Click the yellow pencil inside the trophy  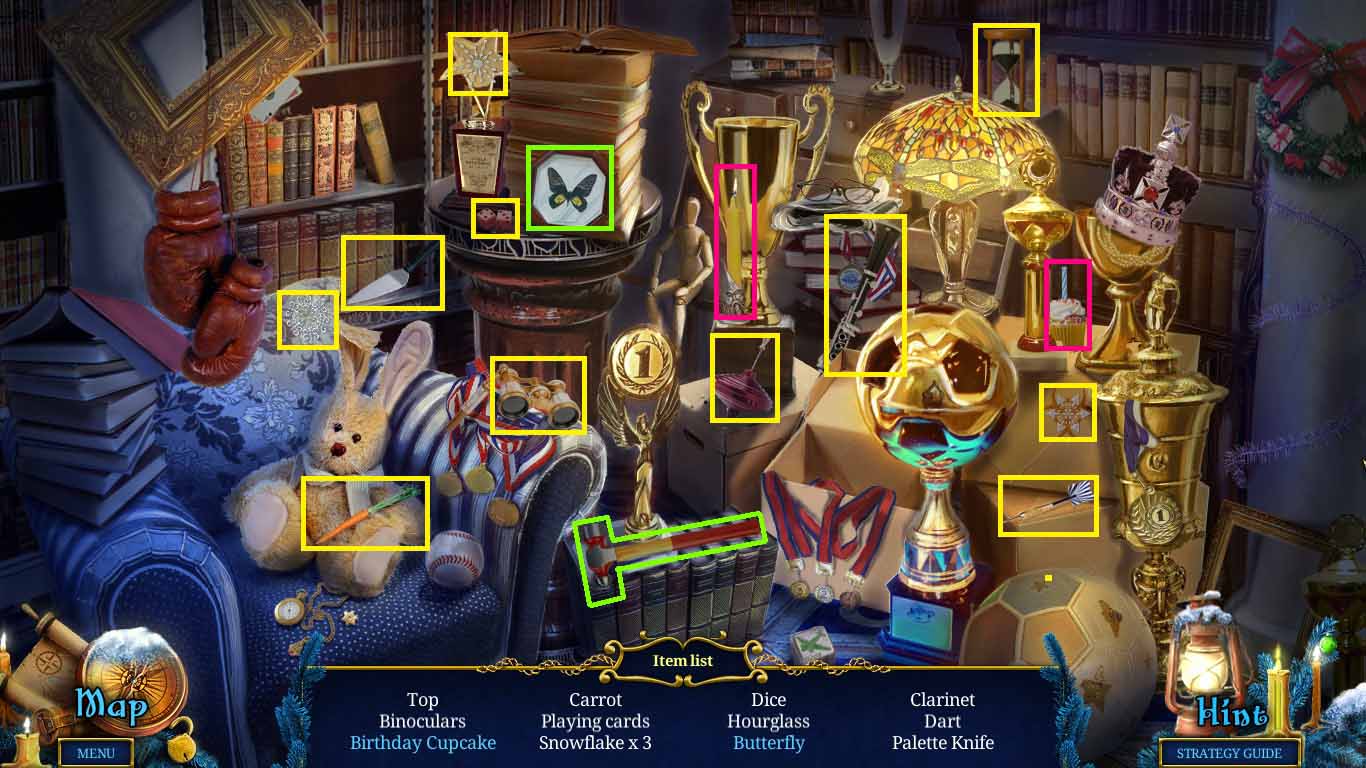click(737, 245)
